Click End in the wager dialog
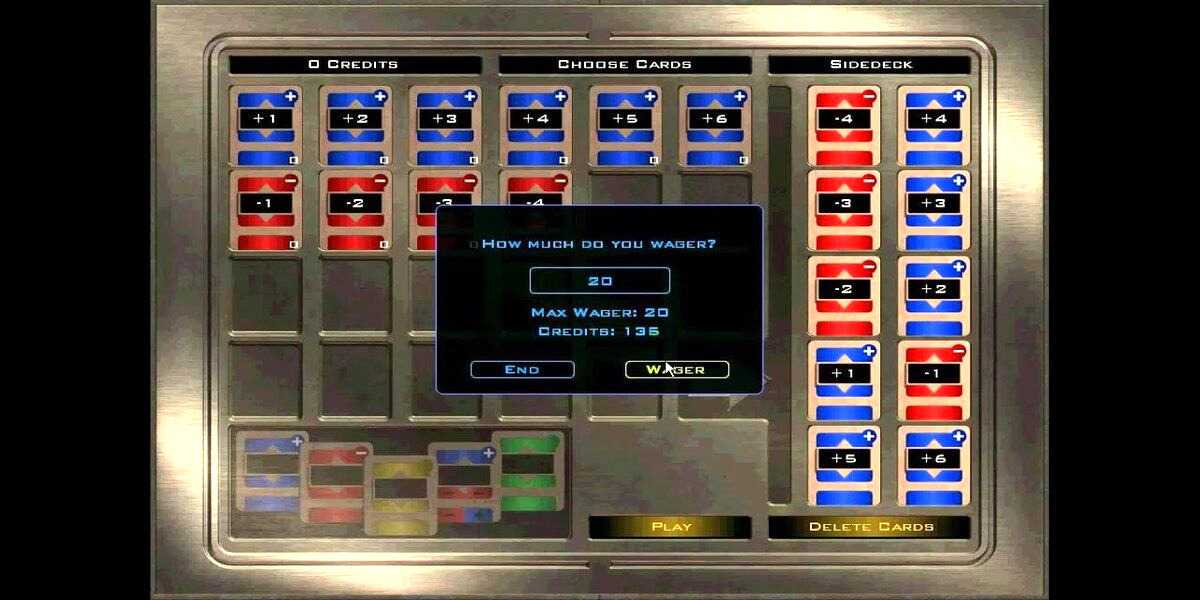Screen dimensions: 1200x600 (522, 370)
